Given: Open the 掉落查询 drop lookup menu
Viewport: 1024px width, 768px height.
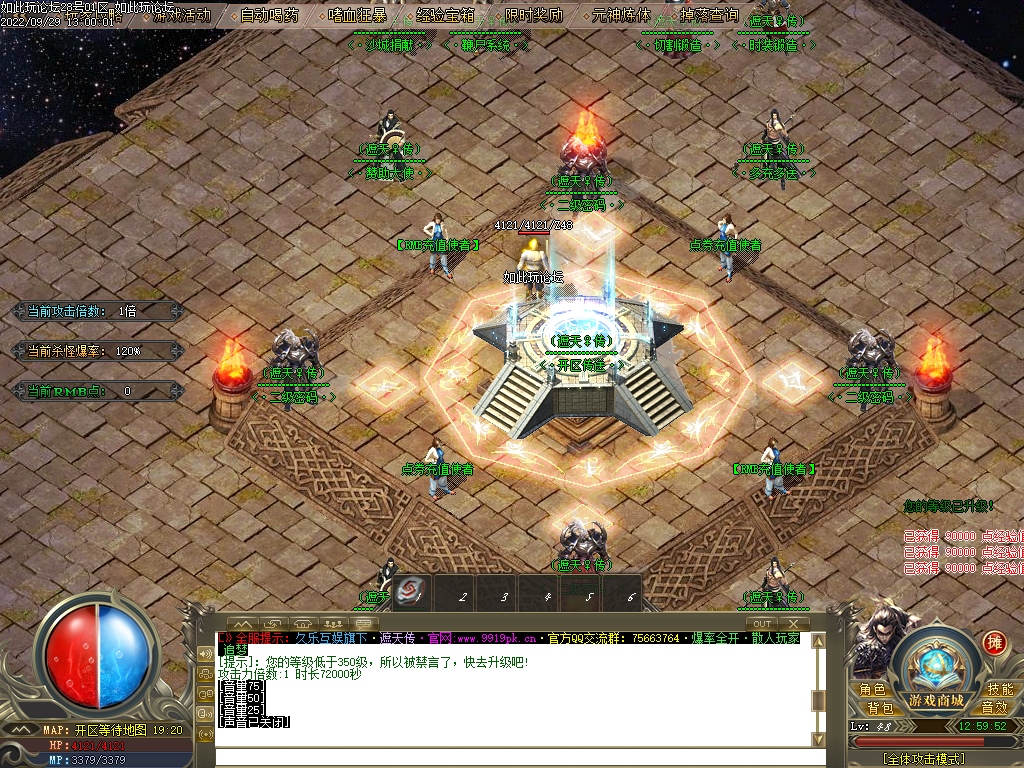Looking at the screenshot, I should [708, 15].
